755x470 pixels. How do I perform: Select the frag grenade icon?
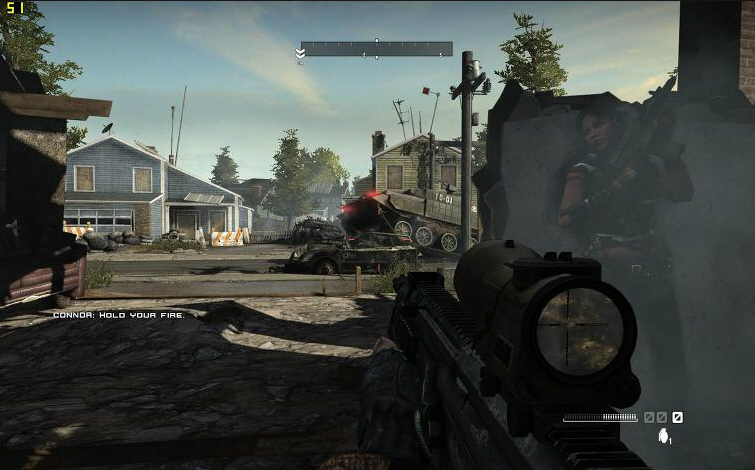662,437
